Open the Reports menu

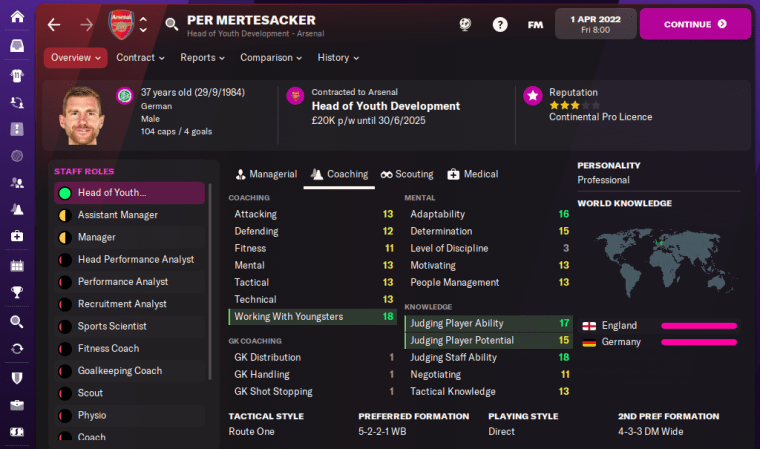click(202, 58)
